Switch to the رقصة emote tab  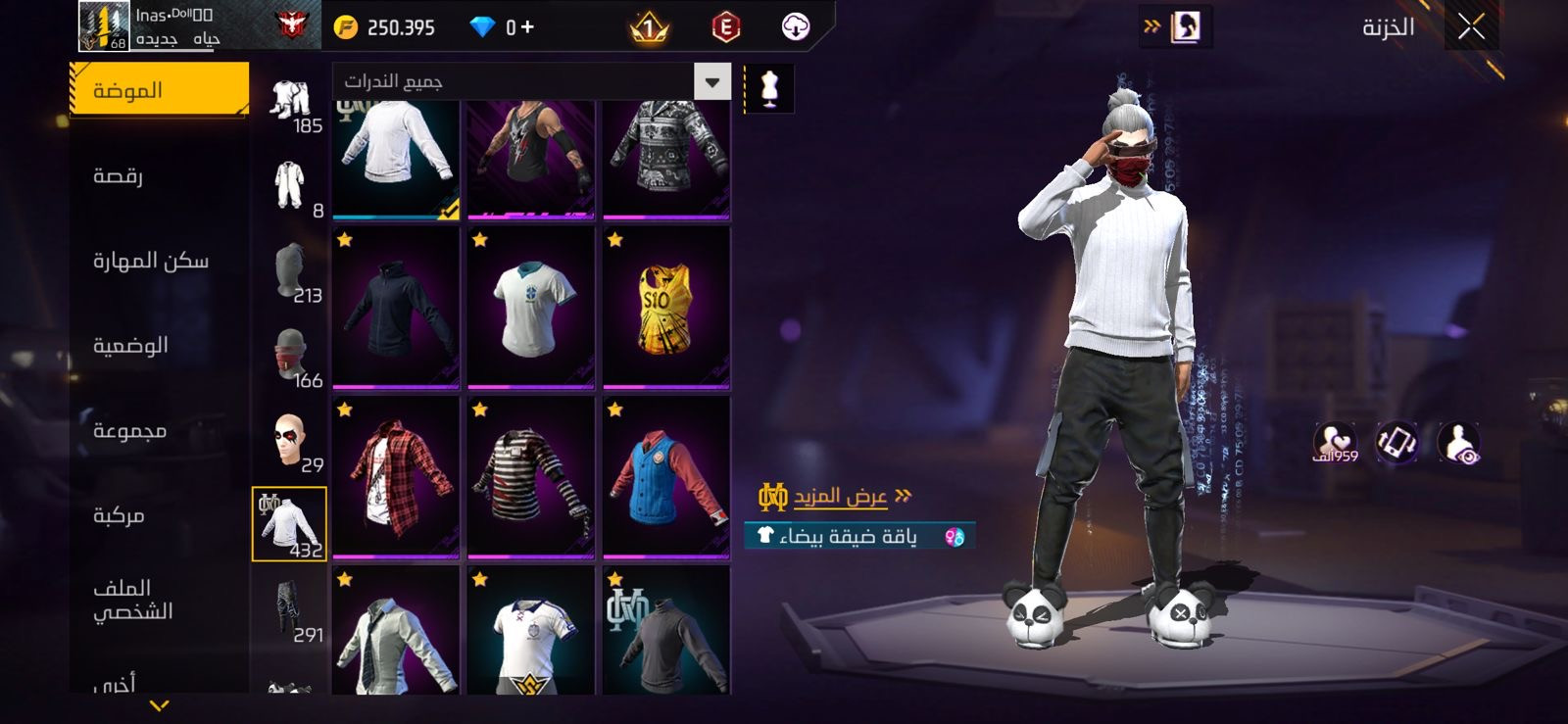[x=119, y=176]
